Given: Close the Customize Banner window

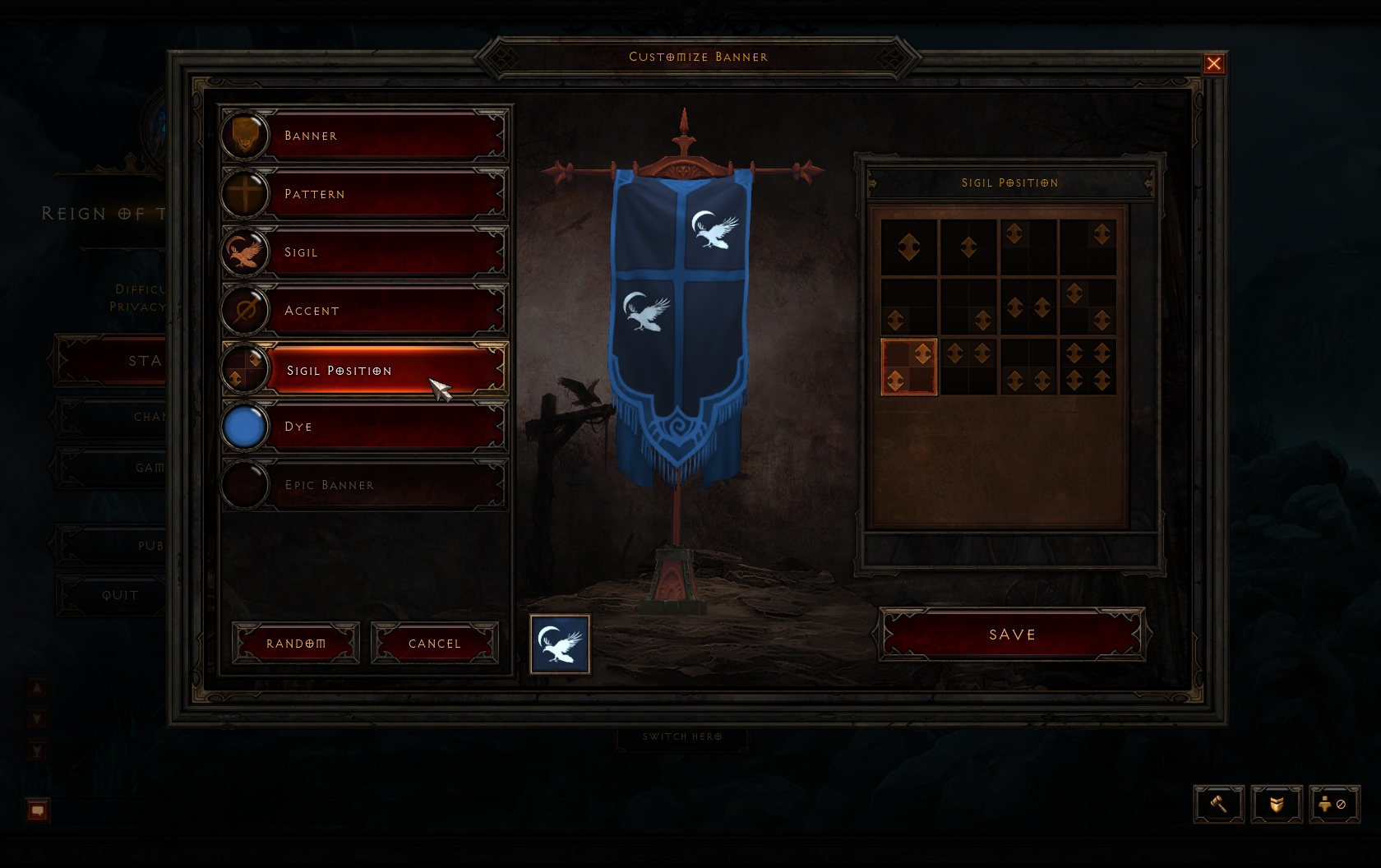Looking at the screenshot, I should [1213, 64].
